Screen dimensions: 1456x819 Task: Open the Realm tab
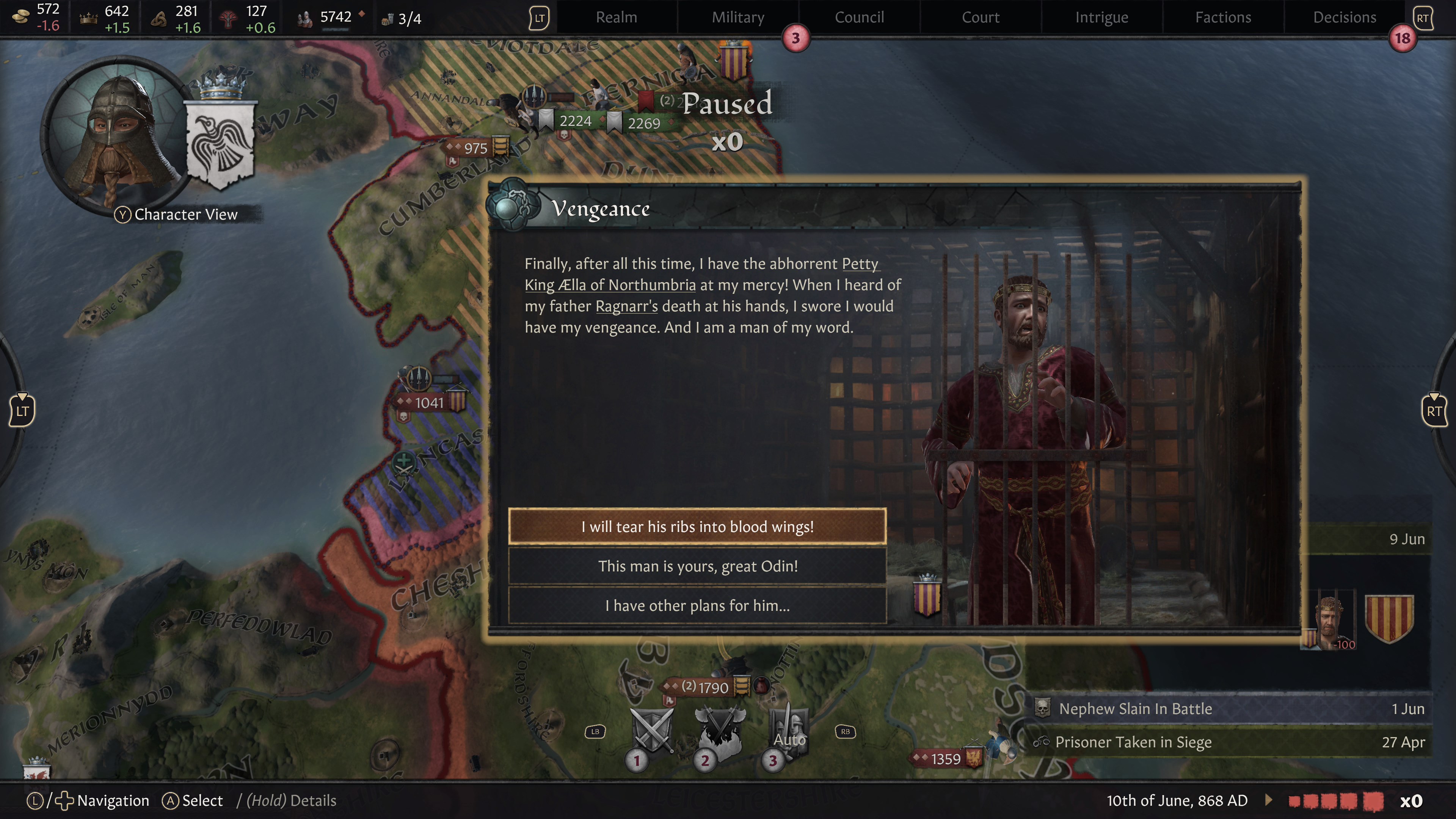coord(616,17)
